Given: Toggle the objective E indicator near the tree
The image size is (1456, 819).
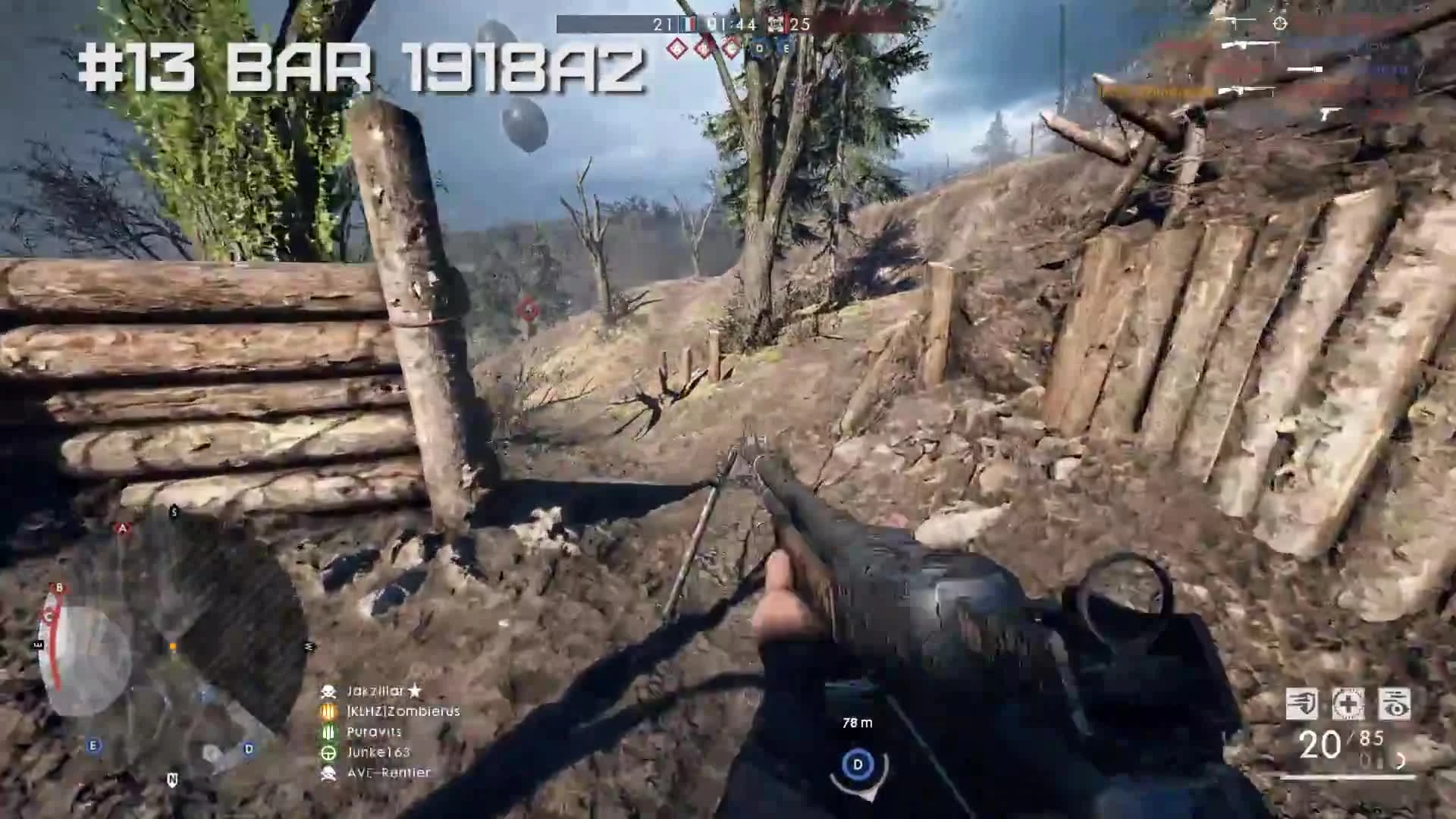Looking at the screenshot, I should click(x=785, y=47).
